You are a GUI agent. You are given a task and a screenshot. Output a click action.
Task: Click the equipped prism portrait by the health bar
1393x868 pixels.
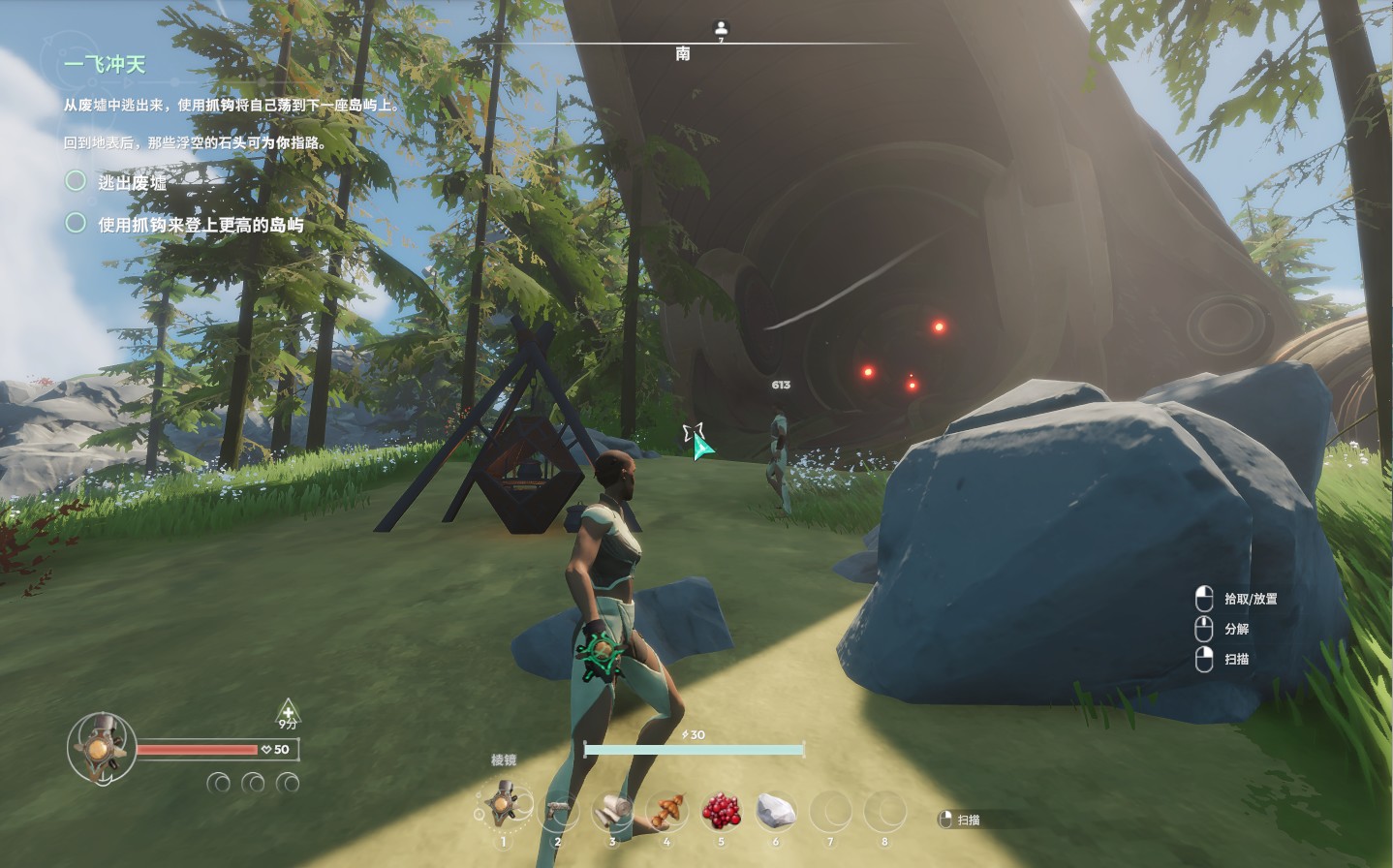(x=99, y=748)
